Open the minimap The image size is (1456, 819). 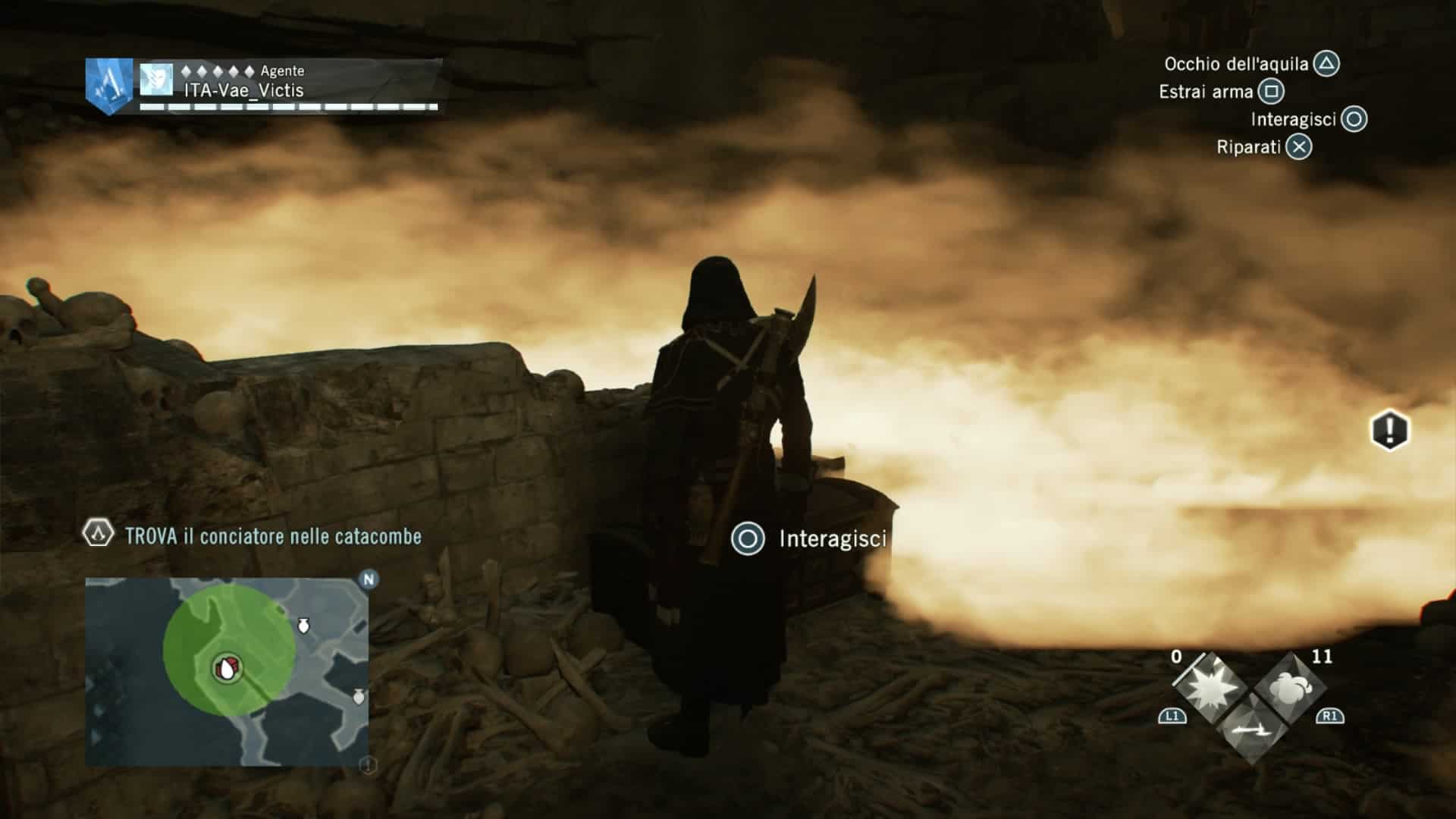tap(227, 671)
